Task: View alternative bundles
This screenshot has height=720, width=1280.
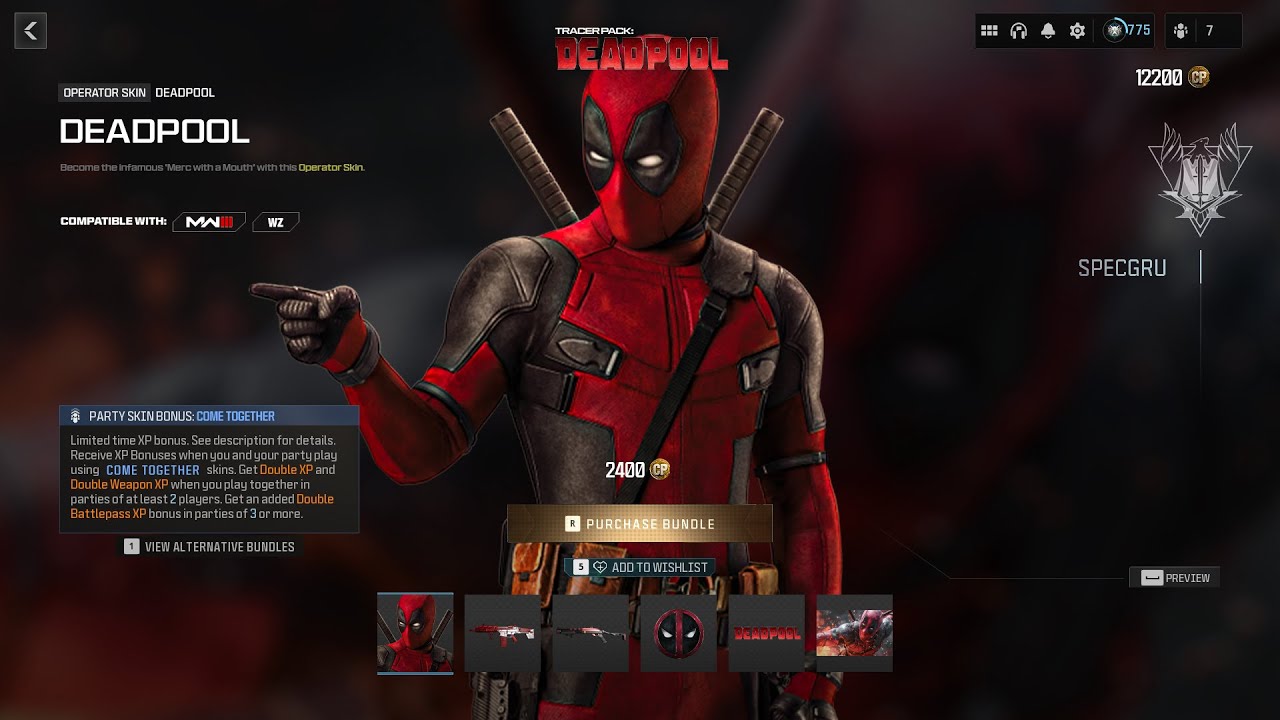Action: tap(209, 547)
